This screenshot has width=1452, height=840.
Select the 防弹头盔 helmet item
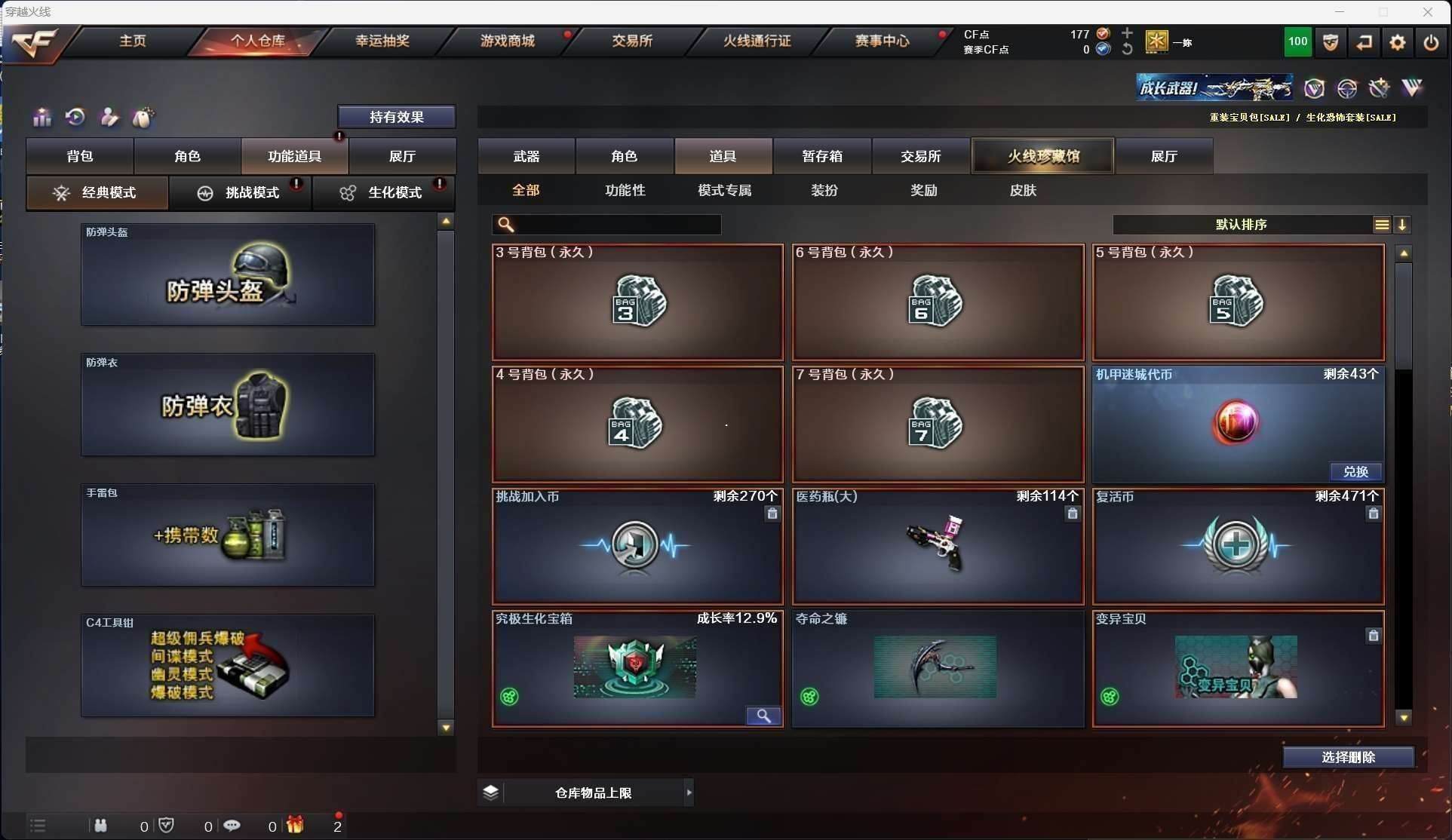point(228,275)
